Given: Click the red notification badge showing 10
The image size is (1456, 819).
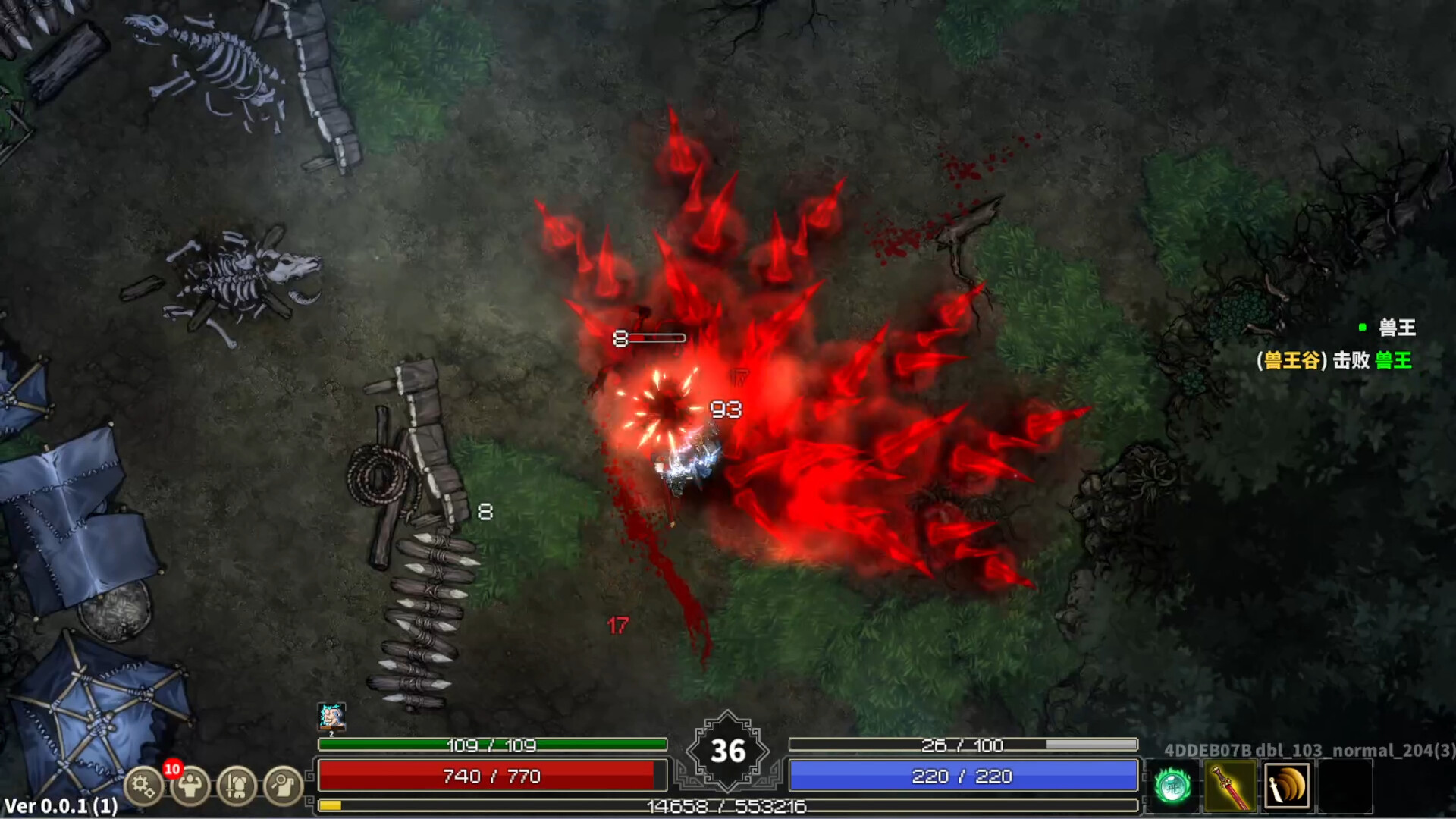Looking at the screenshot, I should (173, 769).
